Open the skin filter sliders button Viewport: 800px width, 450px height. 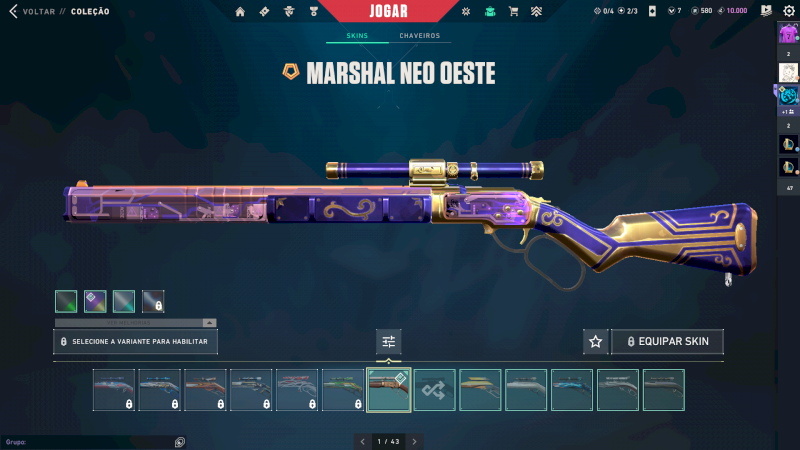[389, 342]
